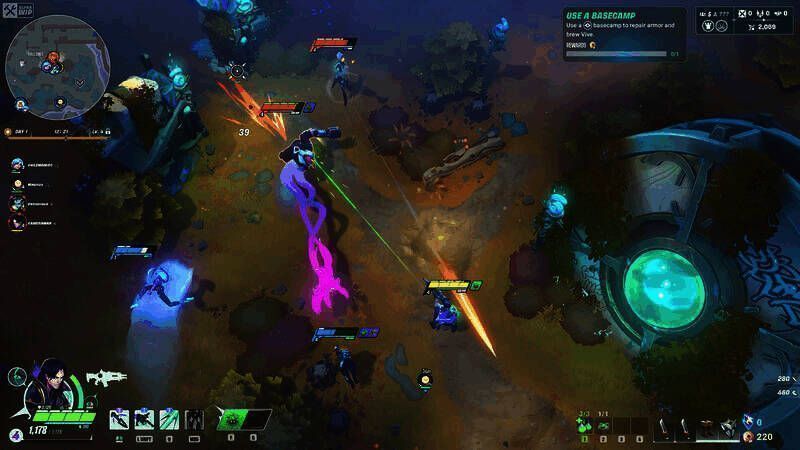800x450 pixels.
Task: Activate the first ability with the boot icon
Action: (119, 419)
